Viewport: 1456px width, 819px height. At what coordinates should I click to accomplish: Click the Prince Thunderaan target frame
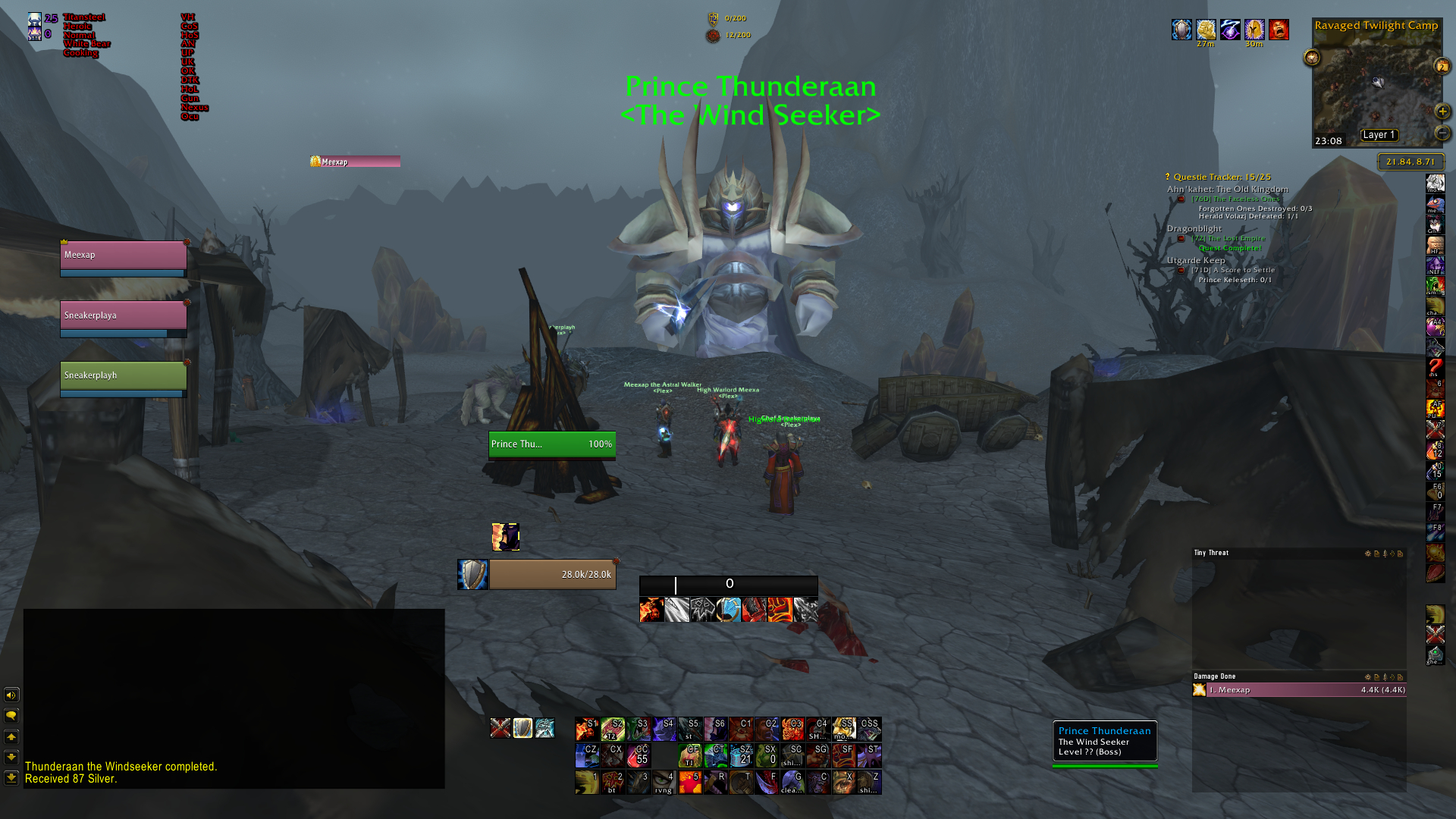click(551, 444)
